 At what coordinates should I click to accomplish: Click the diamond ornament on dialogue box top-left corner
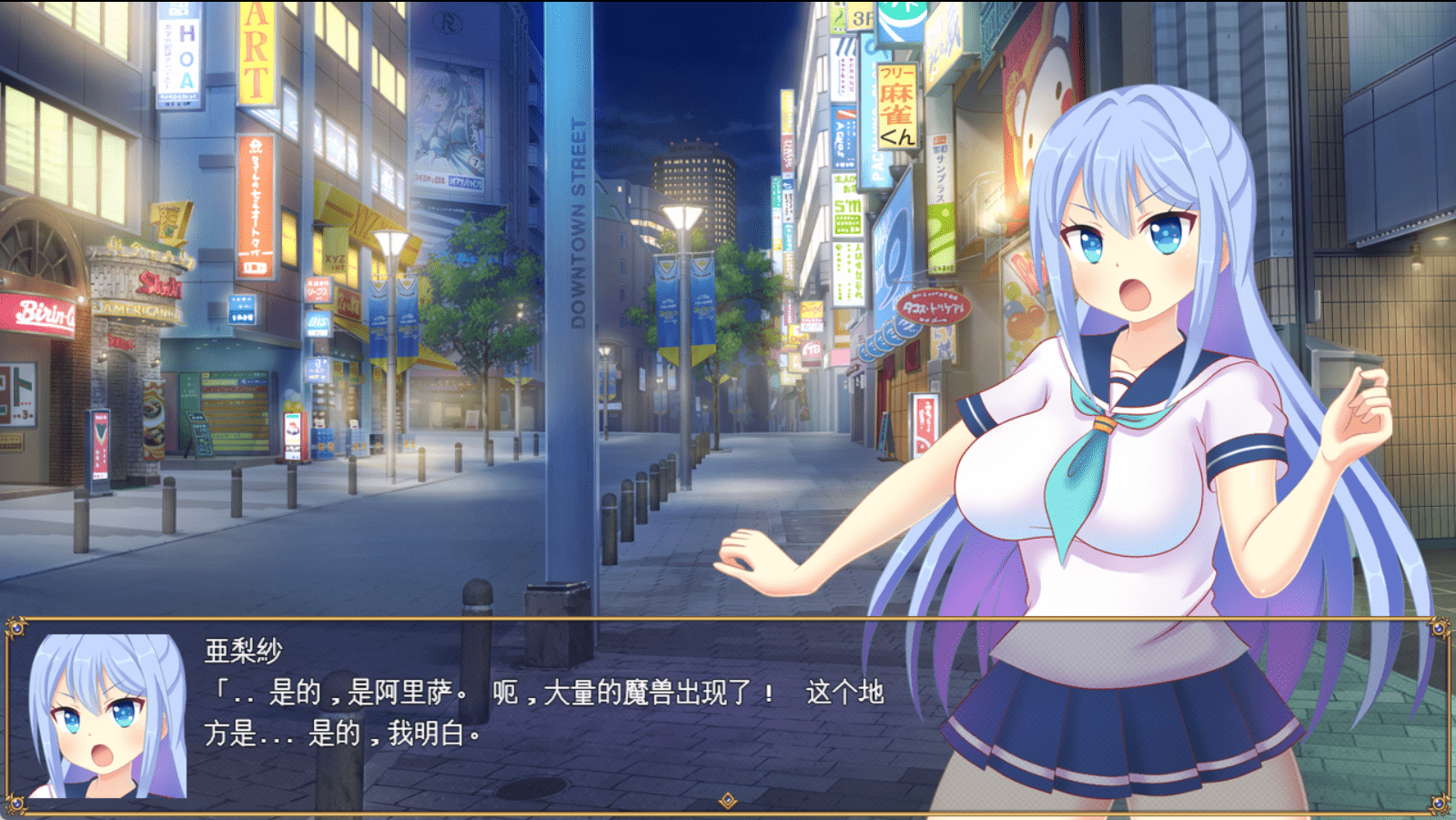click(16, 628)
